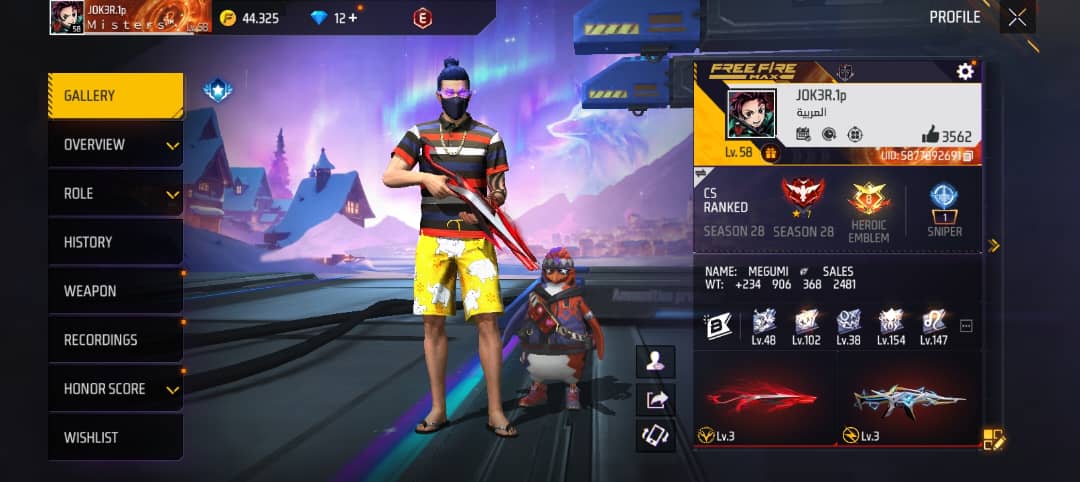
Task: Add diamonds with the plus button
Action: pos(352,18)
